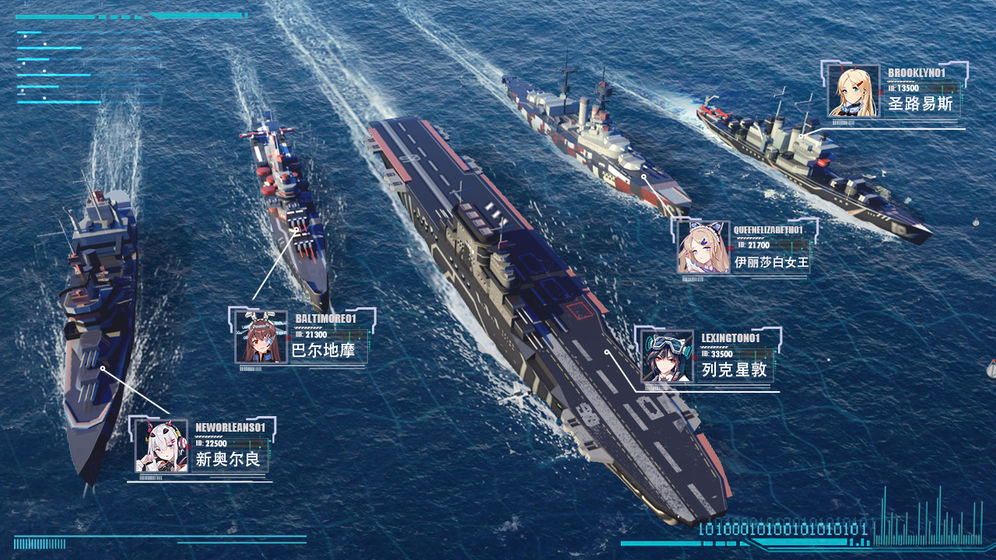The width and height of the screenshot is (996, 560).
Task: Click the Baltimore commander portrait
Action: pyautogui.click(x=262, y=338)
